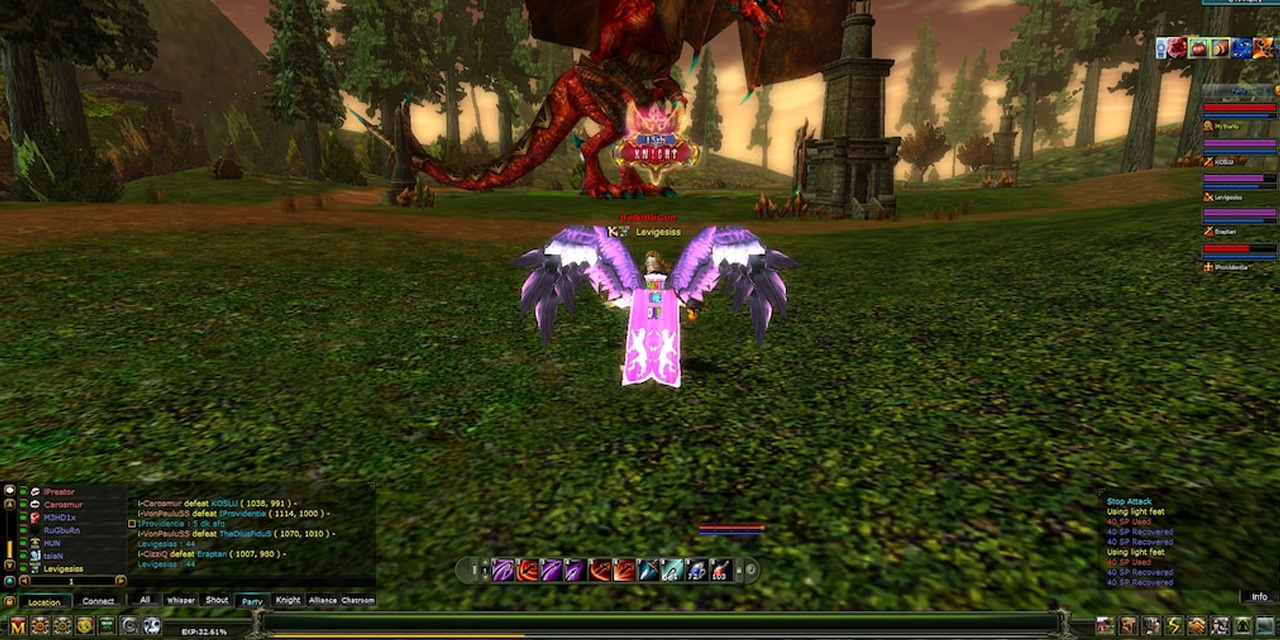1280x640 pixels.
Task: Click the green up-arrow icon
Action: 1242,626
